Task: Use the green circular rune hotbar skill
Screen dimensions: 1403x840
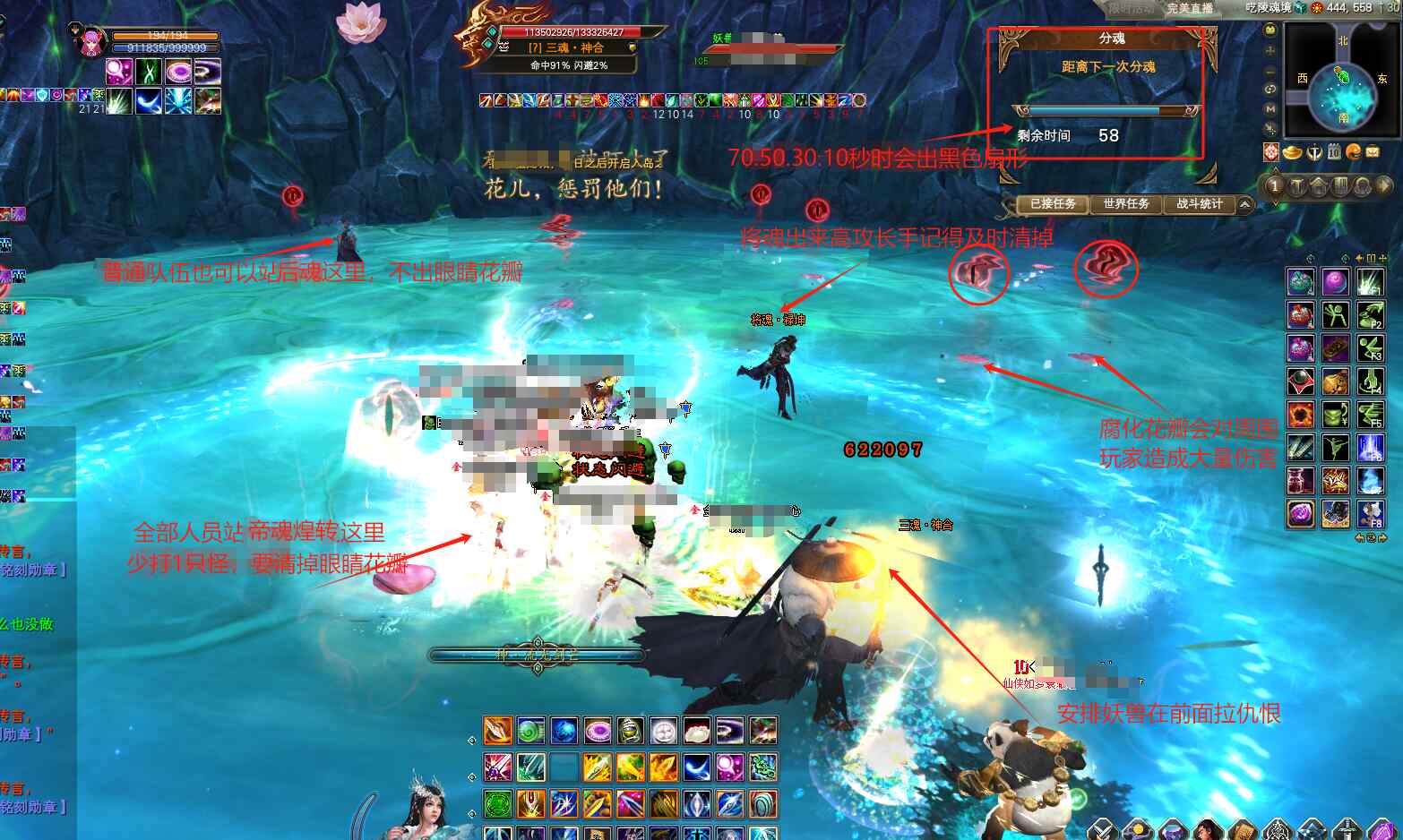Action: point(497,803)
